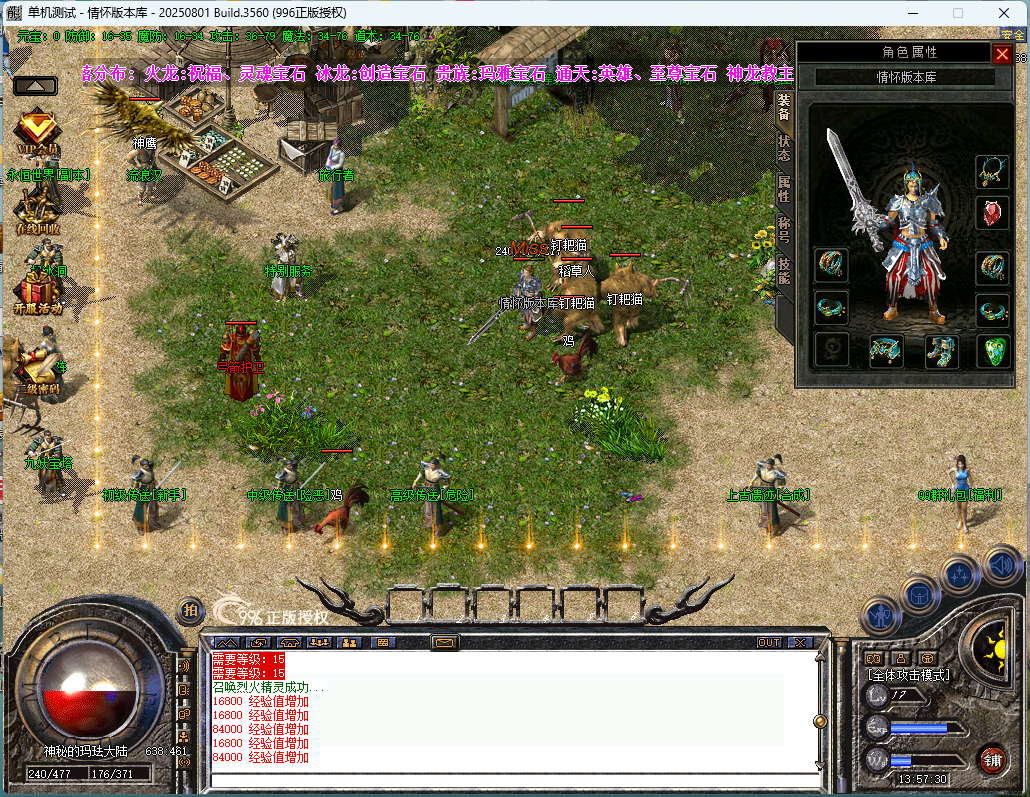Click the chat window OUT button
This screenshot has width=1030, height=797.
pyautogui.click(x=768, y=642)
